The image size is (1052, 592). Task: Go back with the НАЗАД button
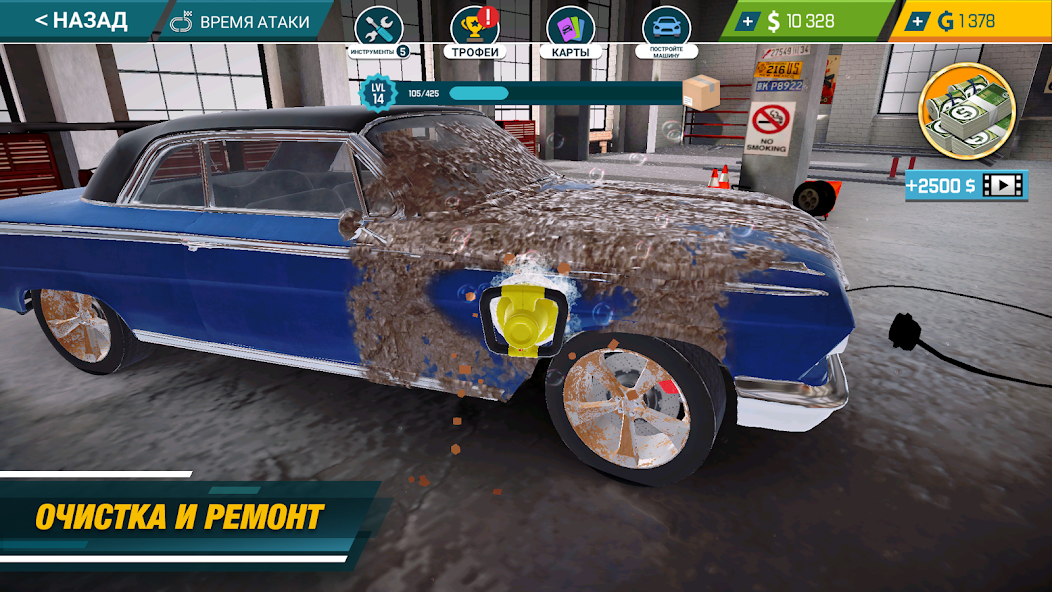tap(80, 21)
